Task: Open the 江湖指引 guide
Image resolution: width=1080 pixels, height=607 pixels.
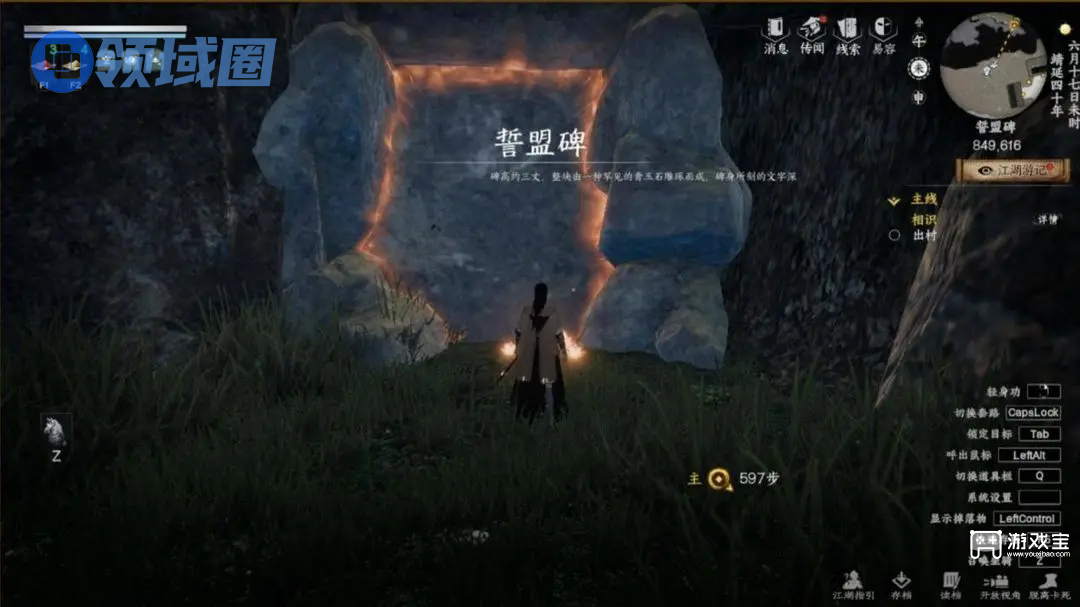Action: [x=852, y=584]
